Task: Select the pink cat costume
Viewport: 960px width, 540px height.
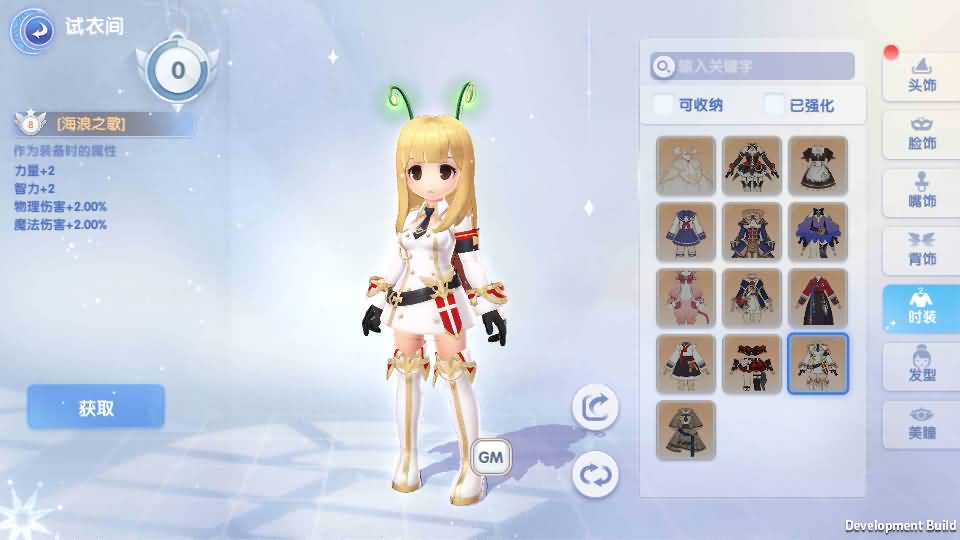Action: (x=686, y=298)
